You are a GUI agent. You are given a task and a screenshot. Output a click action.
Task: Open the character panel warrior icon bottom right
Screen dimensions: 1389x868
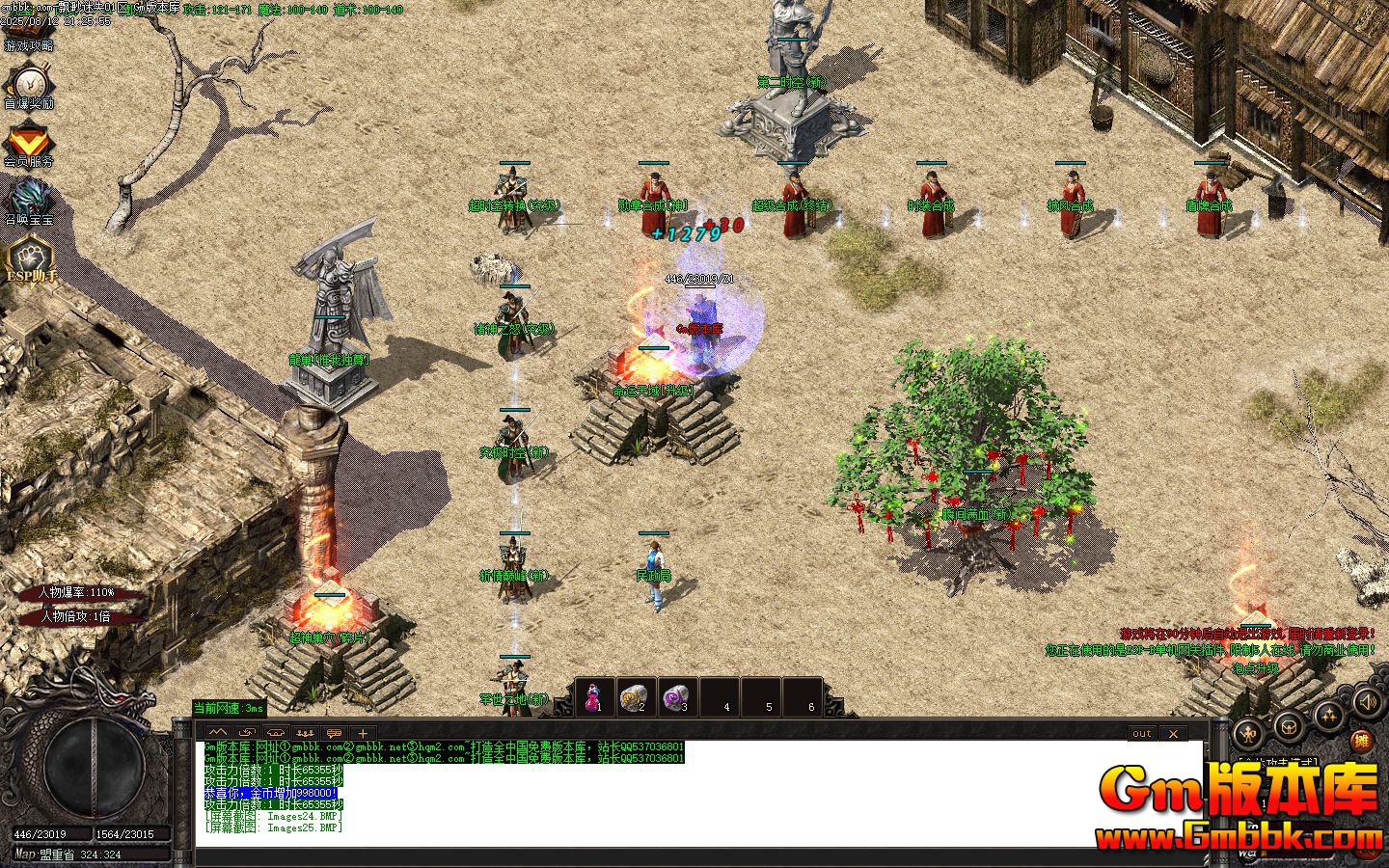(1249, 733)
